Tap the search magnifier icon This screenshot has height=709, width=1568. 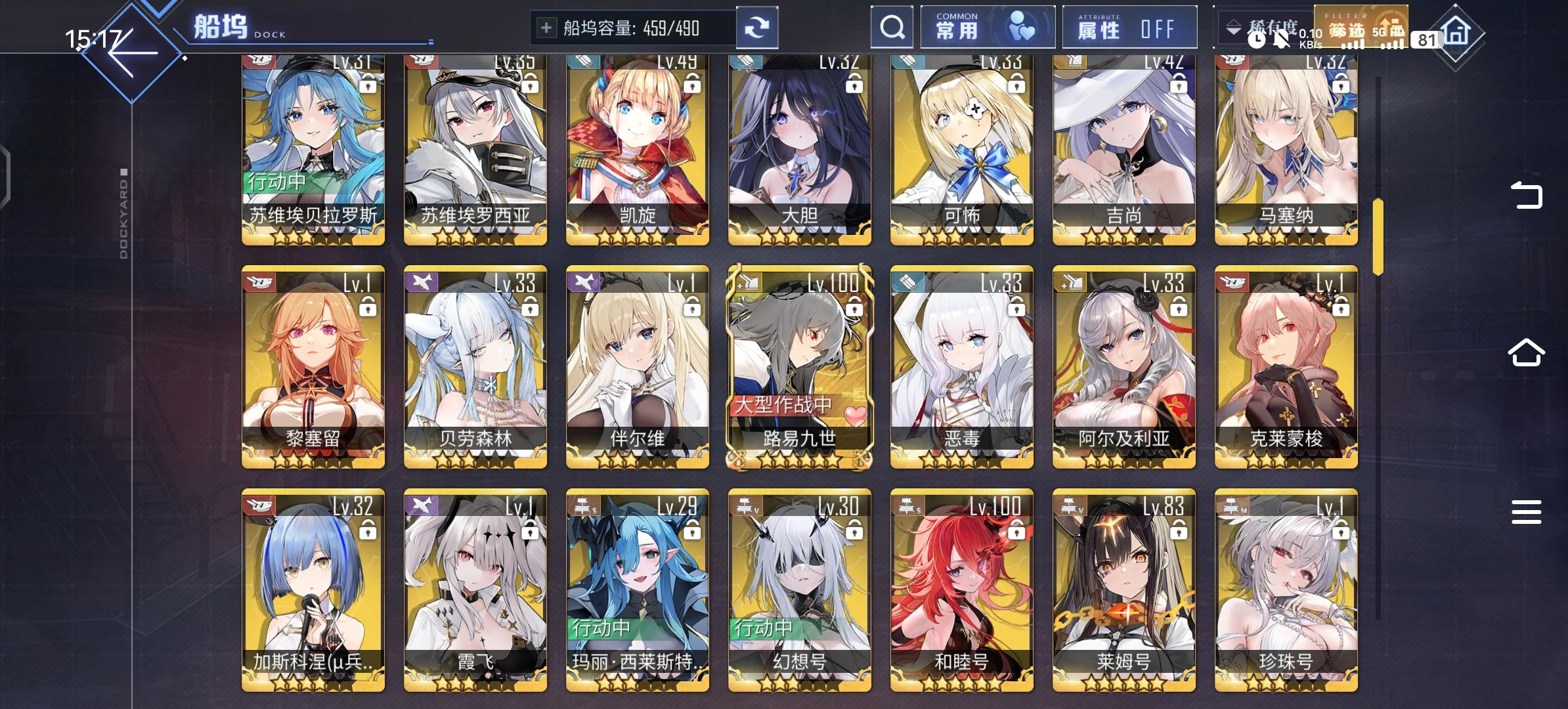pyautogui.click(x=892, y=27)
